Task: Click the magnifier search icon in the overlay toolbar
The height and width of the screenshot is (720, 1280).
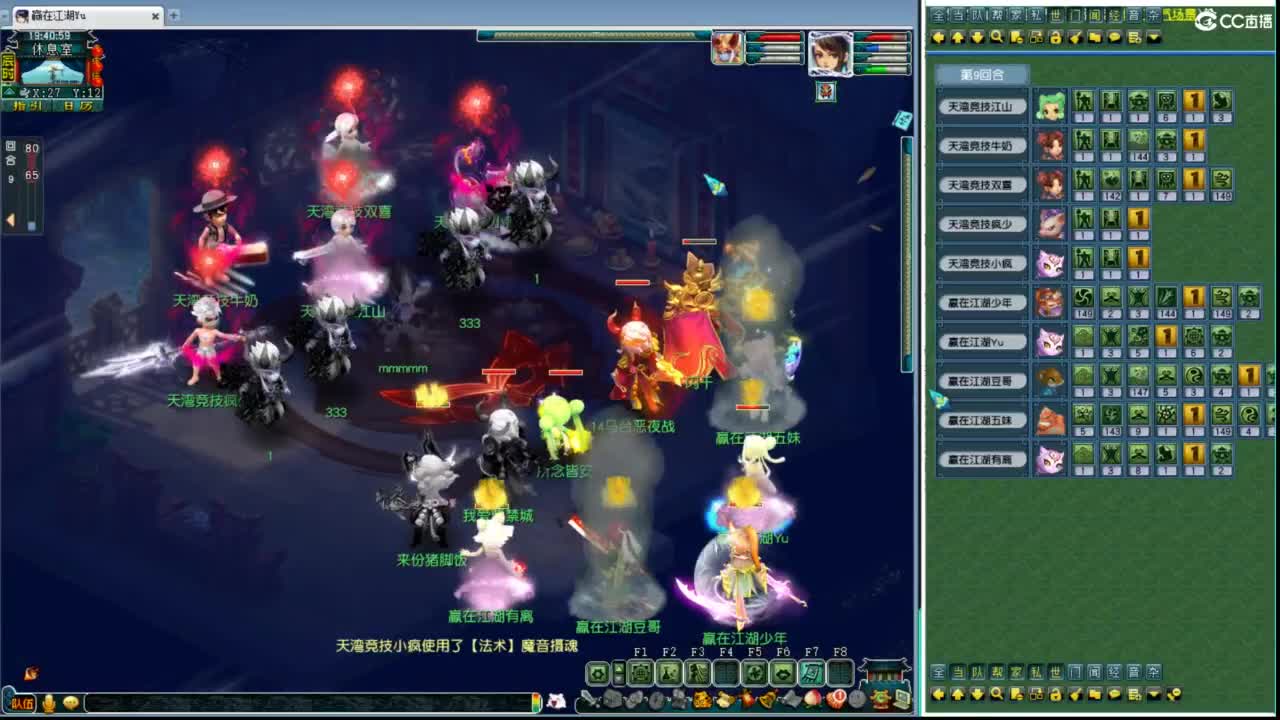Action: point(995,36)
